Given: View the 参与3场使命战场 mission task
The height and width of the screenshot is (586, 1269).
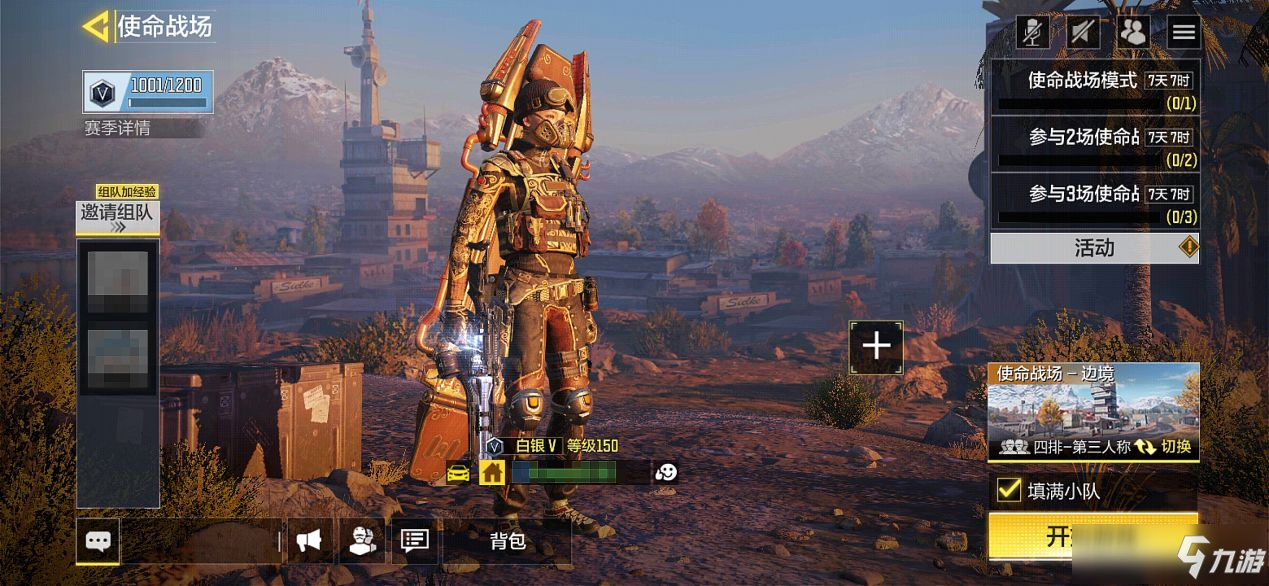Looking at the screenshot, I should click(1094, 200).
